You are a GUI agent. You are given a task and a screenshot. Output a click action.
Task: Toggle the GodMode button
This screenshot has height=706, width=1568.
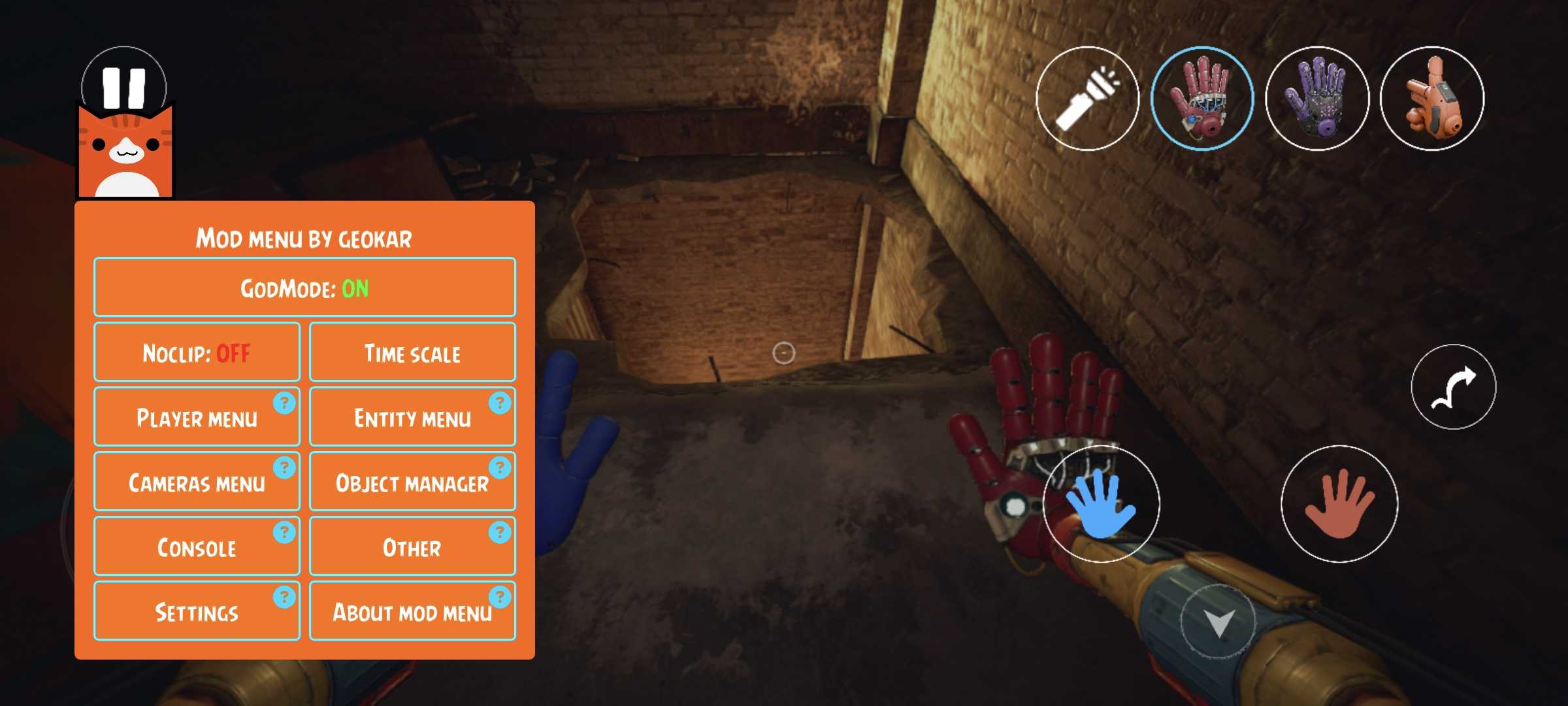pyautogui.click(x=304, y=288)
